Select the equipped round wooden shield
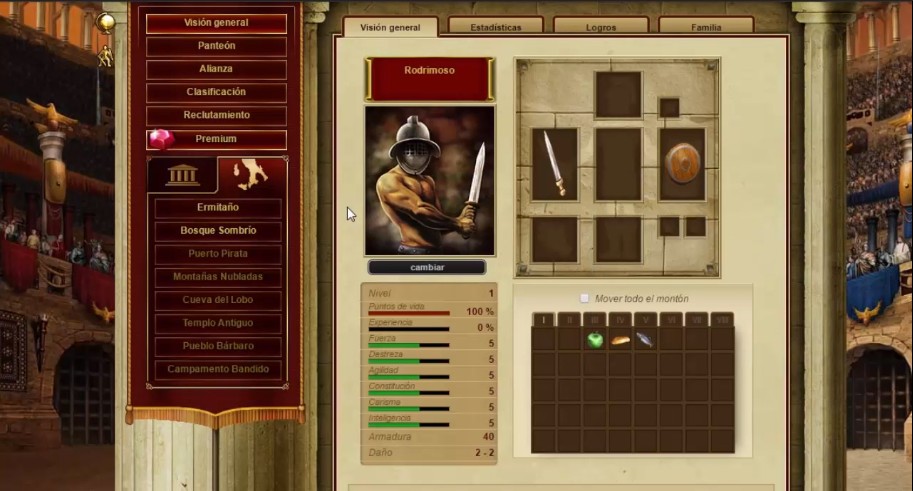This screenshot has height=491, width=913. 682,164
